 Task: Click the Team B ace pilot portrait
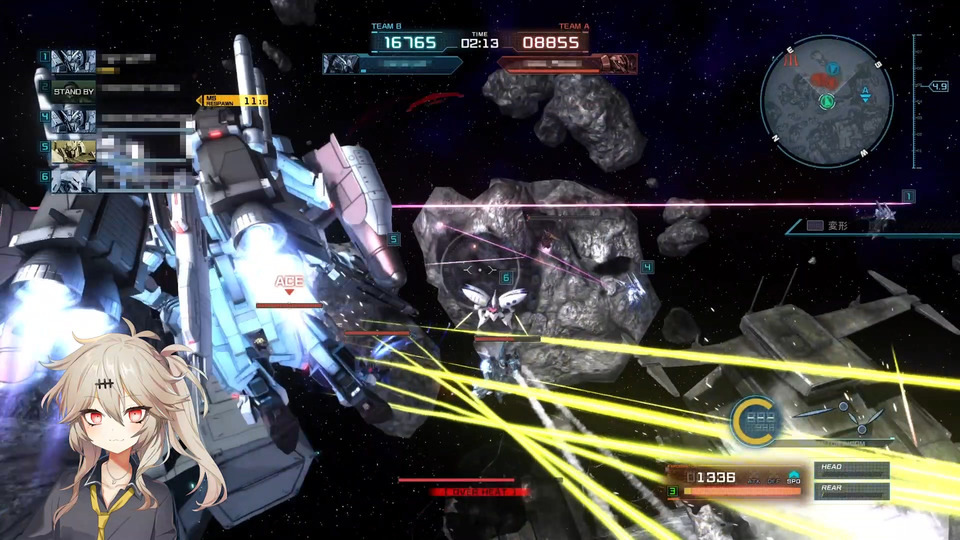point(340,64)
